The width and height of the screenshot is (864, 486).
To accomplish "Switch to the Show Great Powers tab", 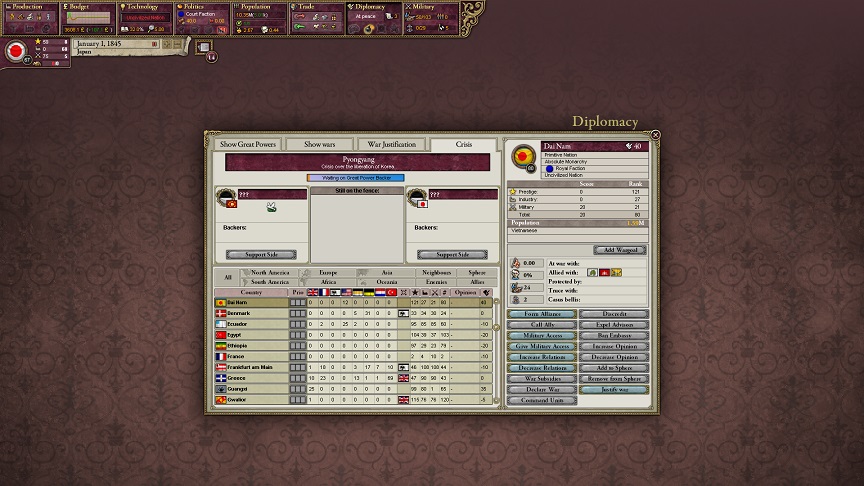I will [247, 144].
